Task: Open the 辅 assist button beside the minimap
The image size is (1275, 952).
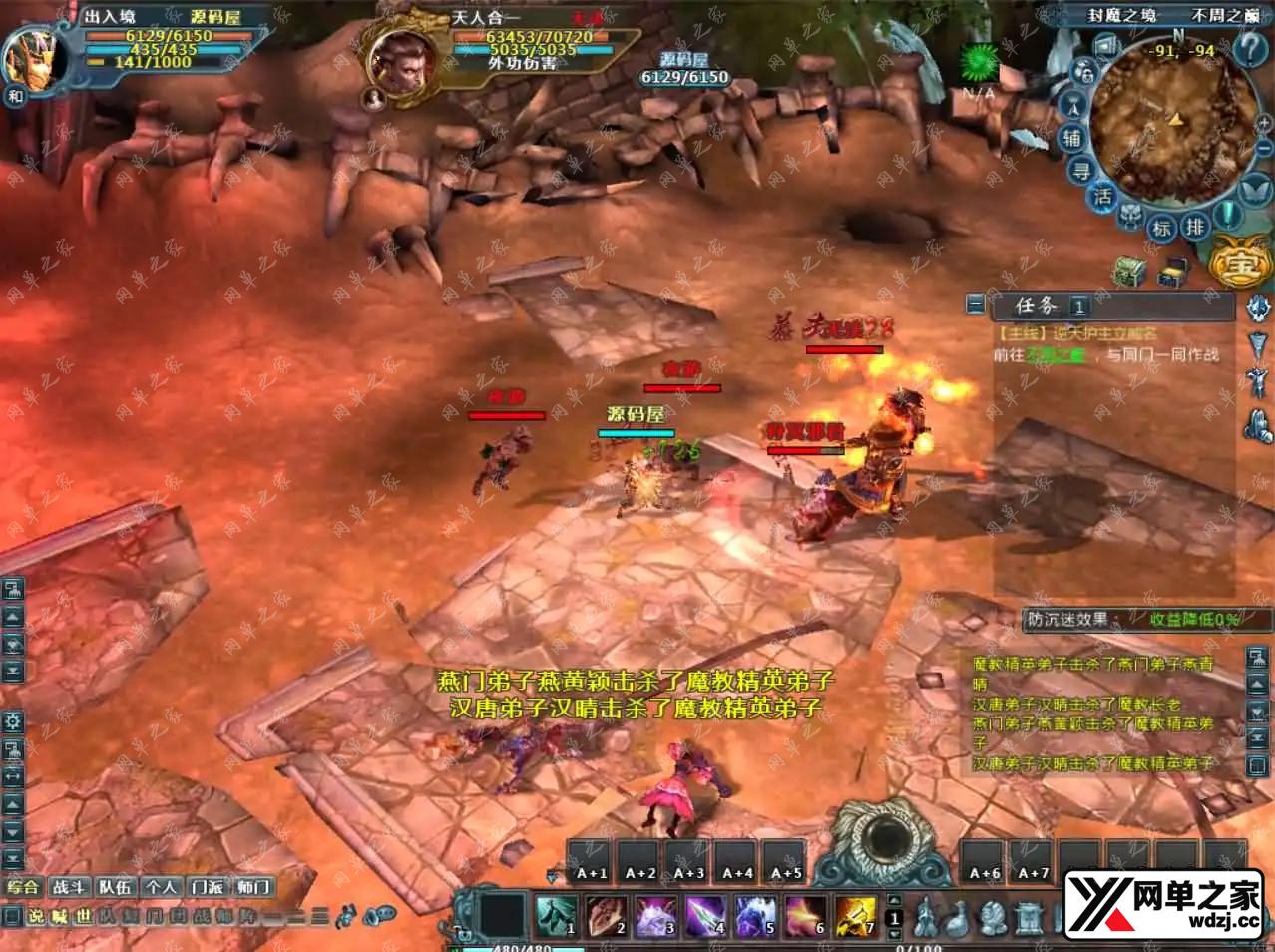Action: tap(1072, 138)
